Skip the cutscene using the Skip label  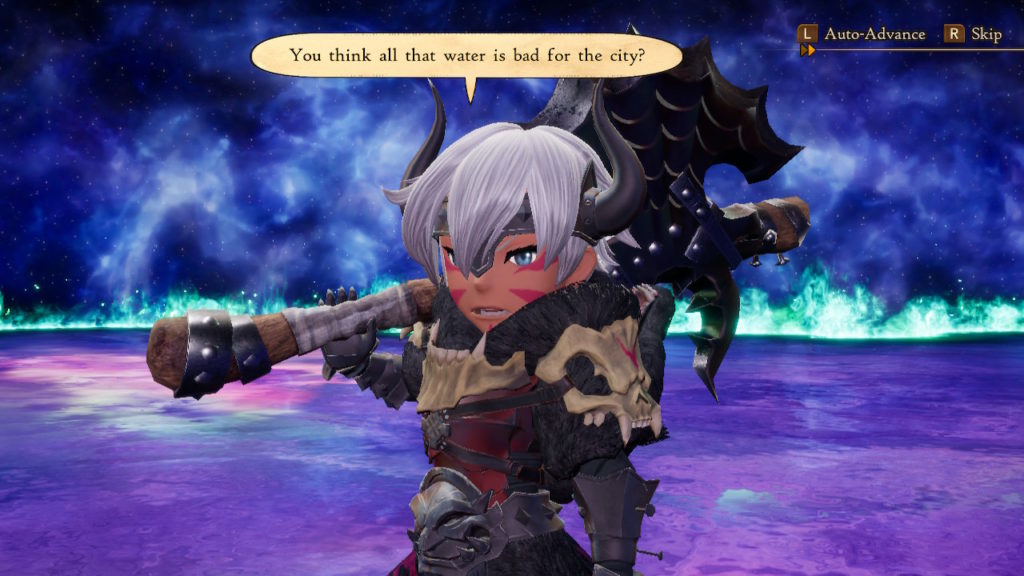click(x=985, y=34)
